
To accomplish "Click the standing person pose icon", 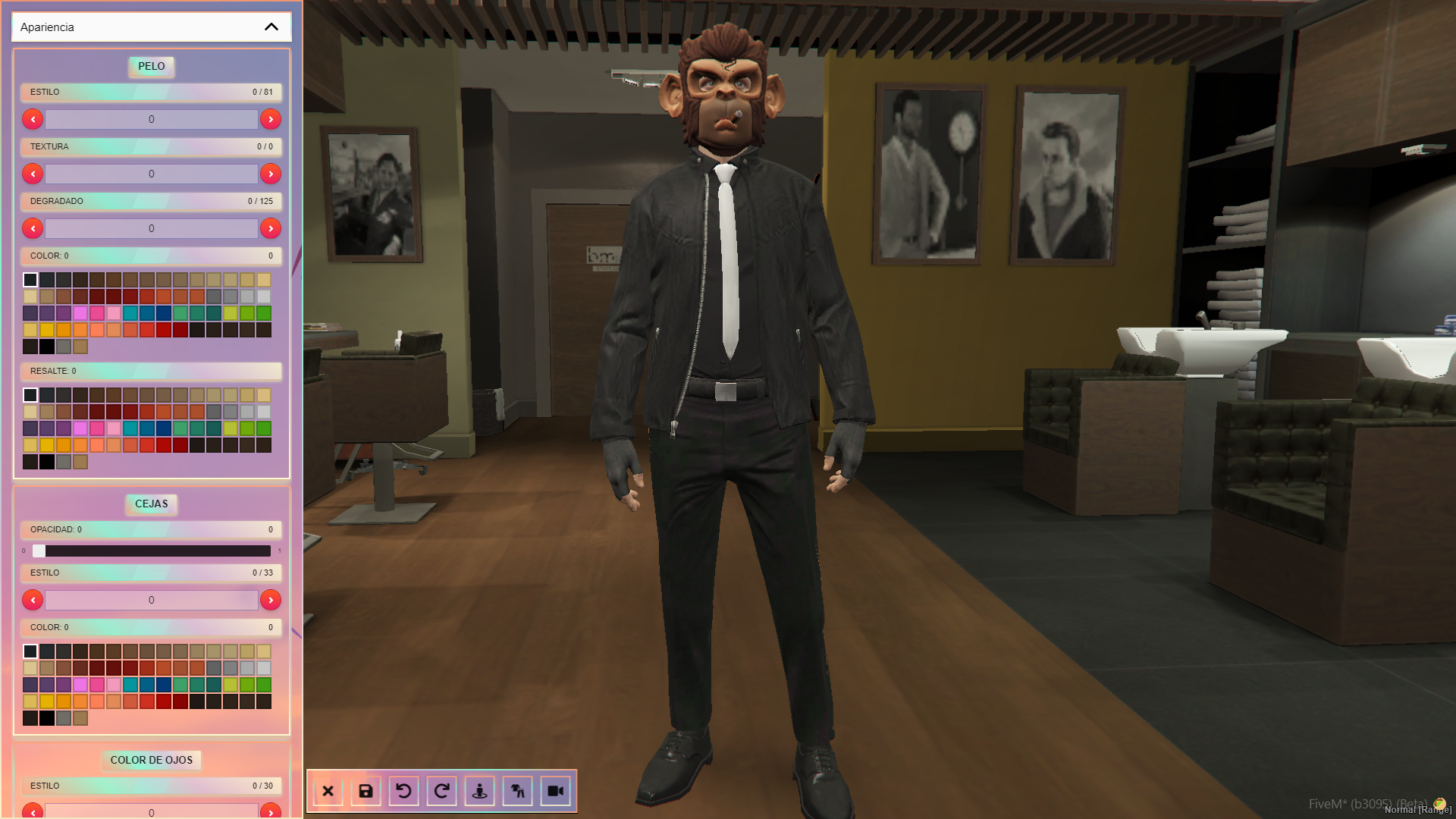I will 480,791.
